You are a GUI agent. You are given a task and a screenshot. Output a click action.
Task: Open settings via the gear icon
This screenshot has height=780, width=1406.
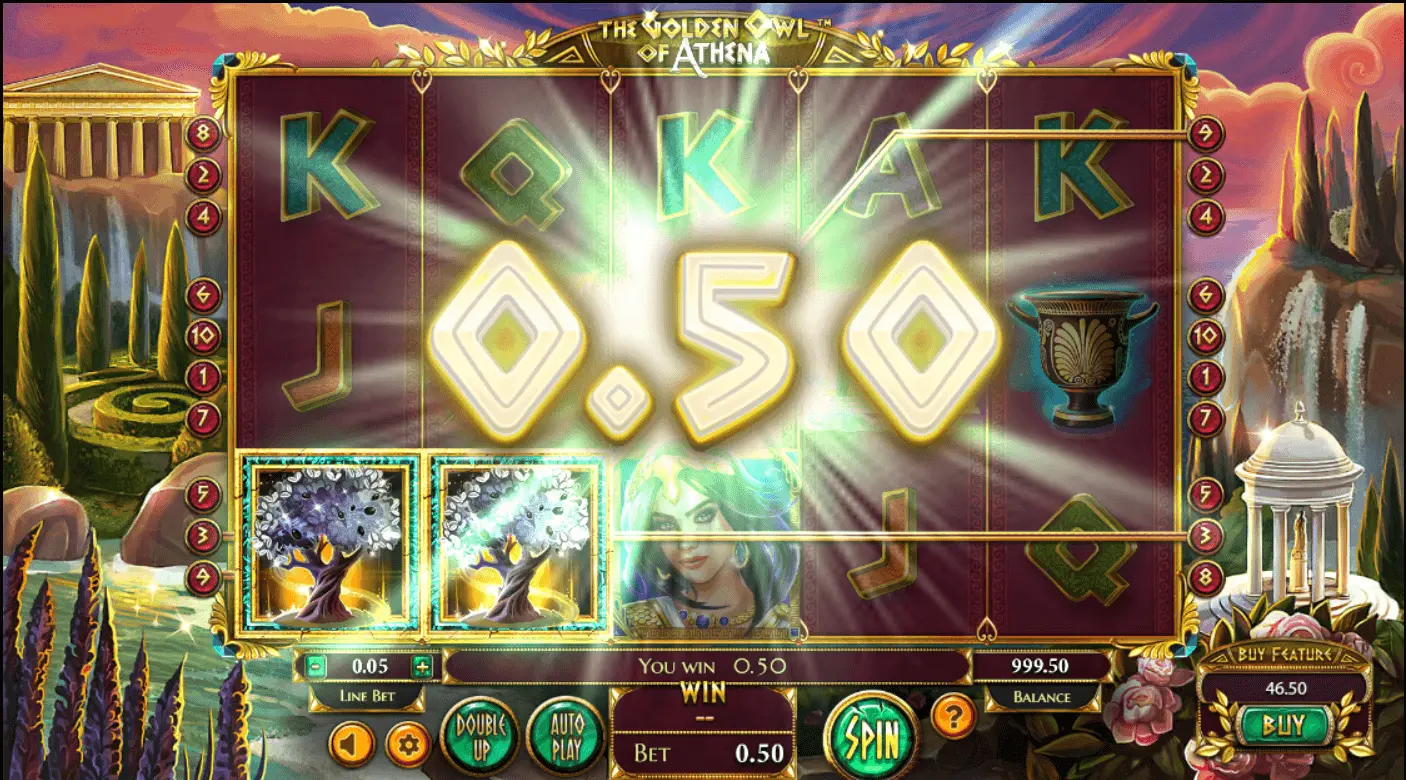coord(408,743)
